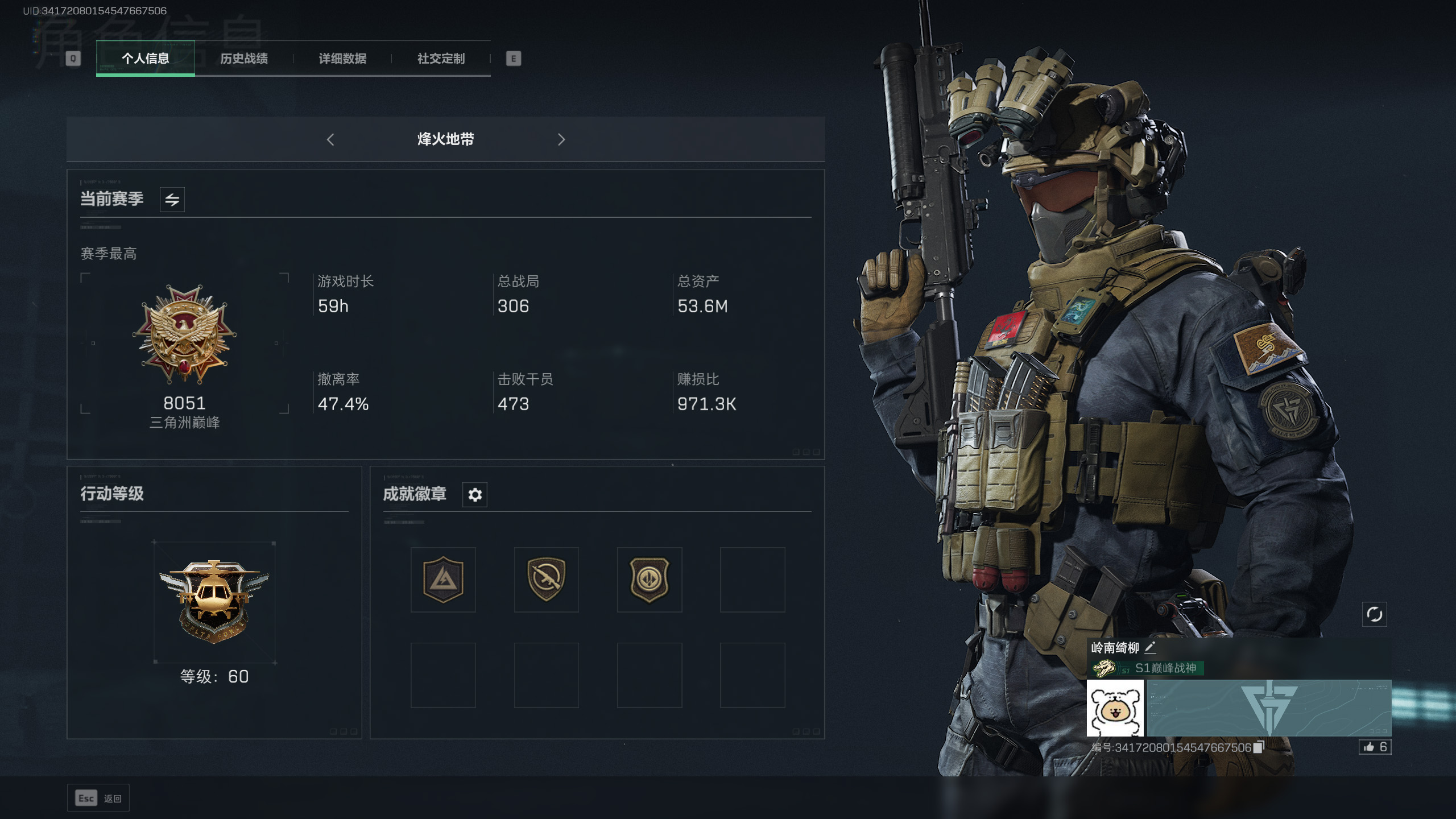Screen dimensions: 1456x819
Task: Select the 社交定制 tab
Action: pos(441,59)
